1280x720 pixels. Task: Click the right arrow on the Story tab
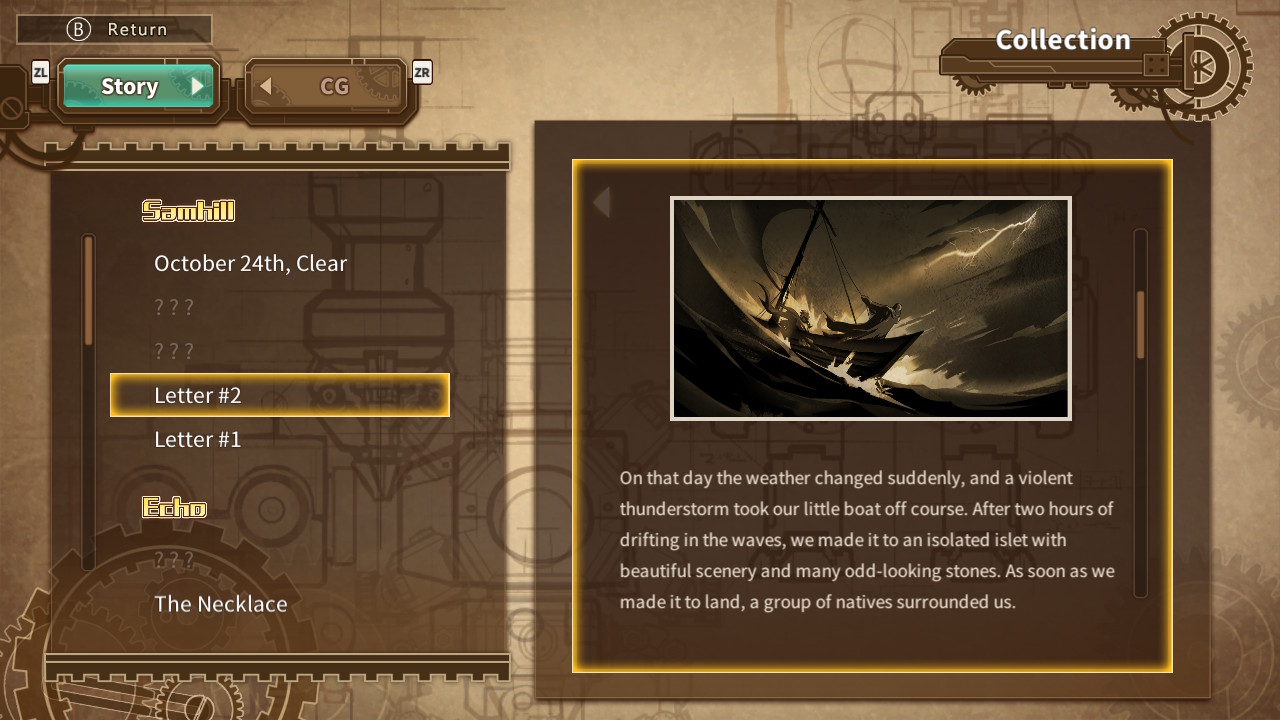pyautogui.click(x=197, y=86)
